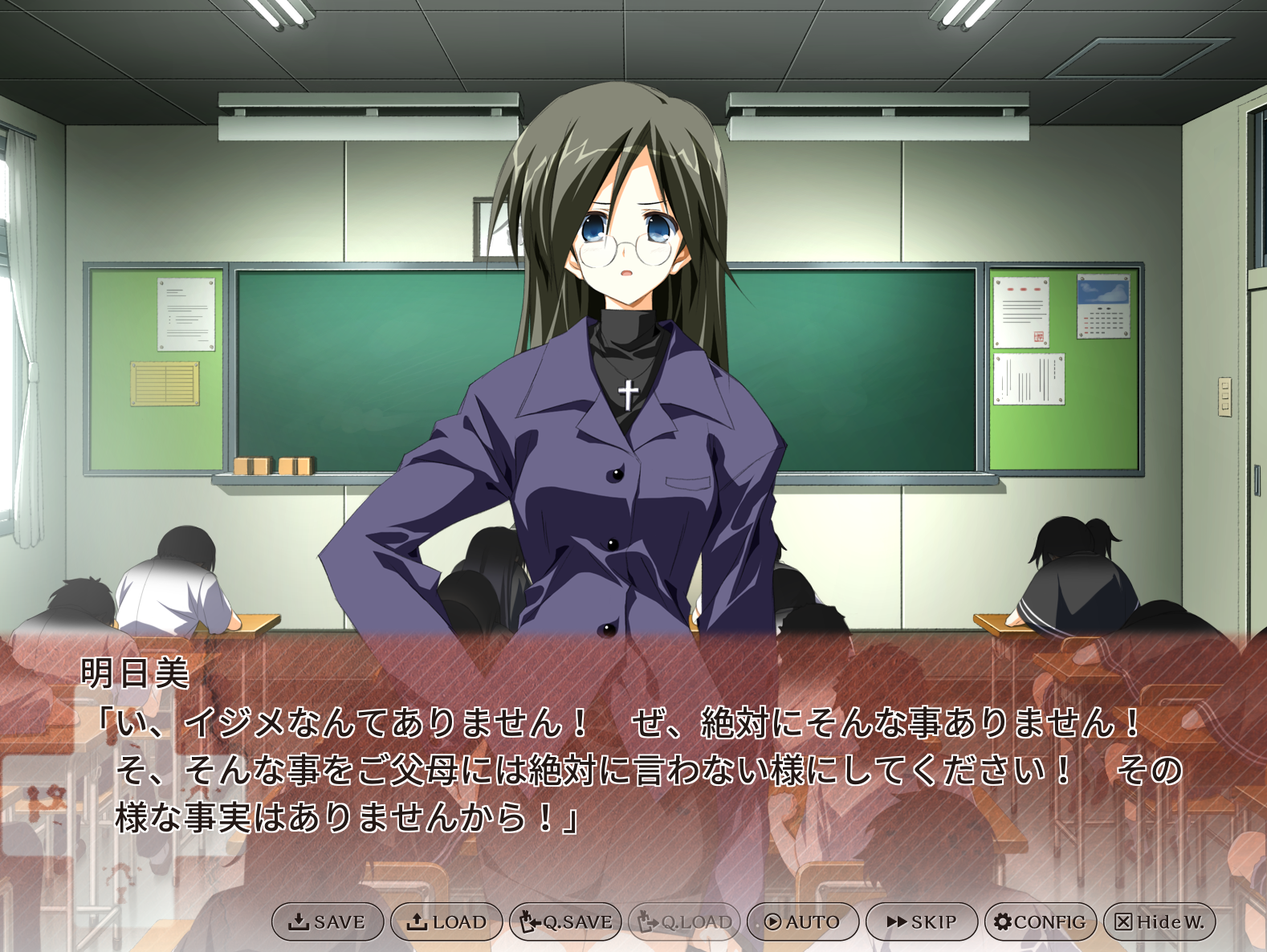
Task: Activate SKIP to fast-forward dialogue
Action: pyautogui.click(x=922, y=921)
